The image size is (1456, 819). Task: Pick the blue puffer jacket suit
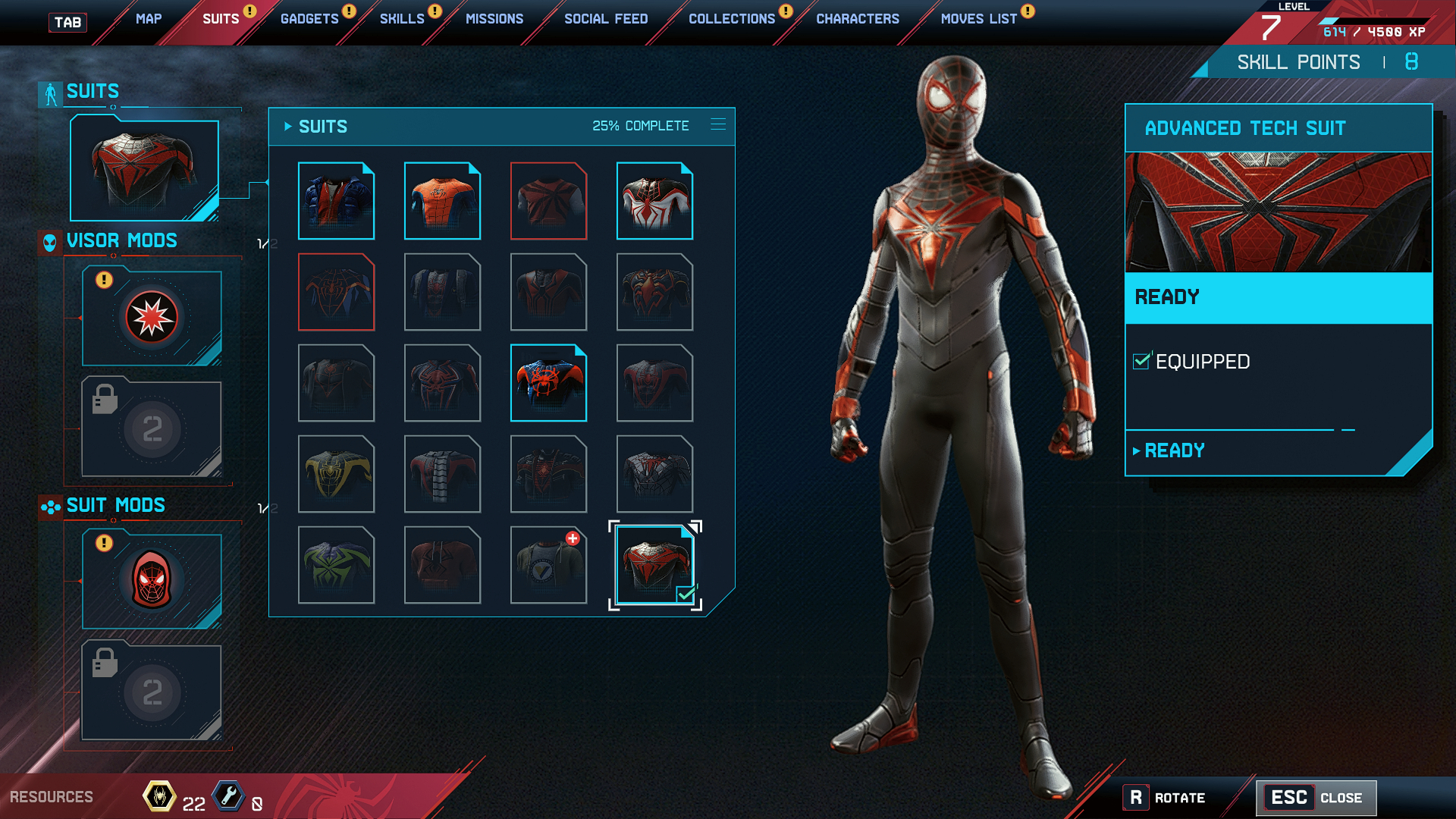coord(336,201)
